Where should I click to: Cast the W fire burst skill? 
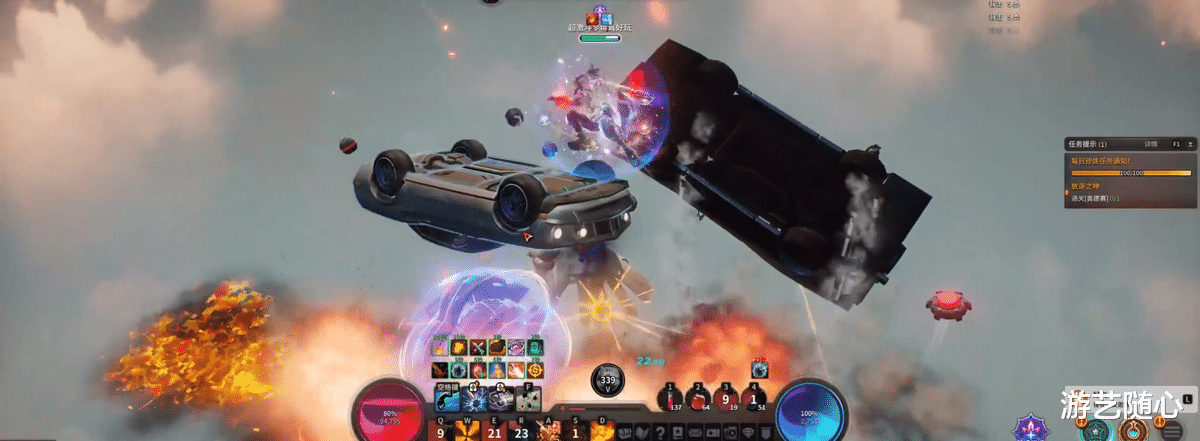(467, 430)
